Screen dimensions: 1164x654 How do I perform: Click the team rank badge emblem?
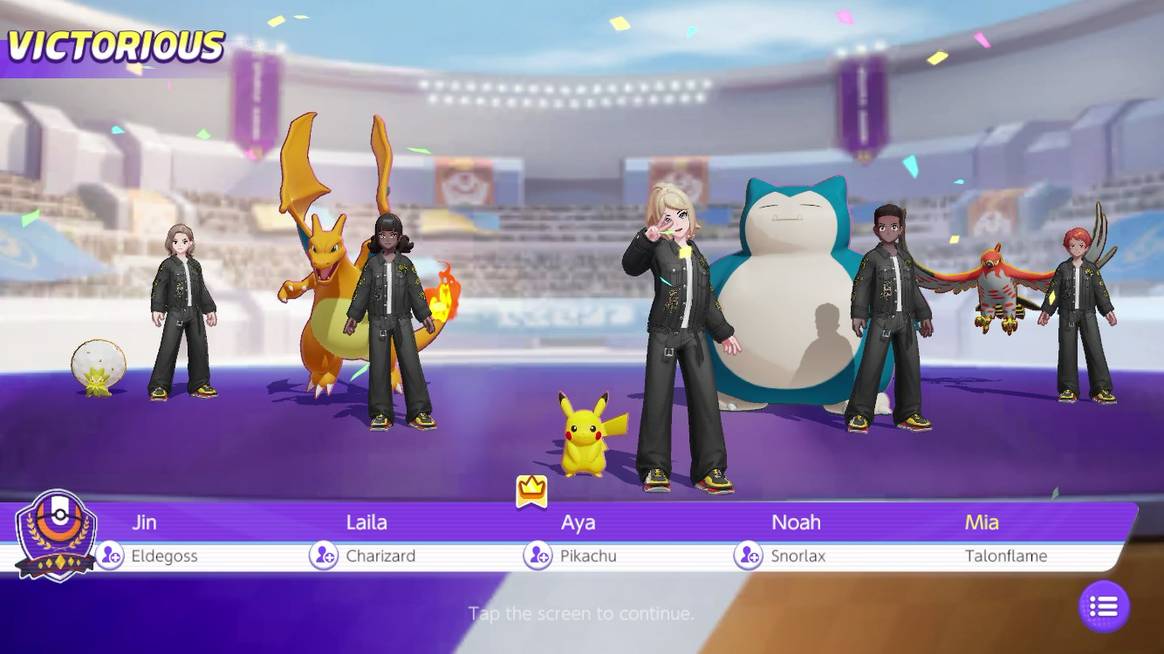click(x=56, y=535)
